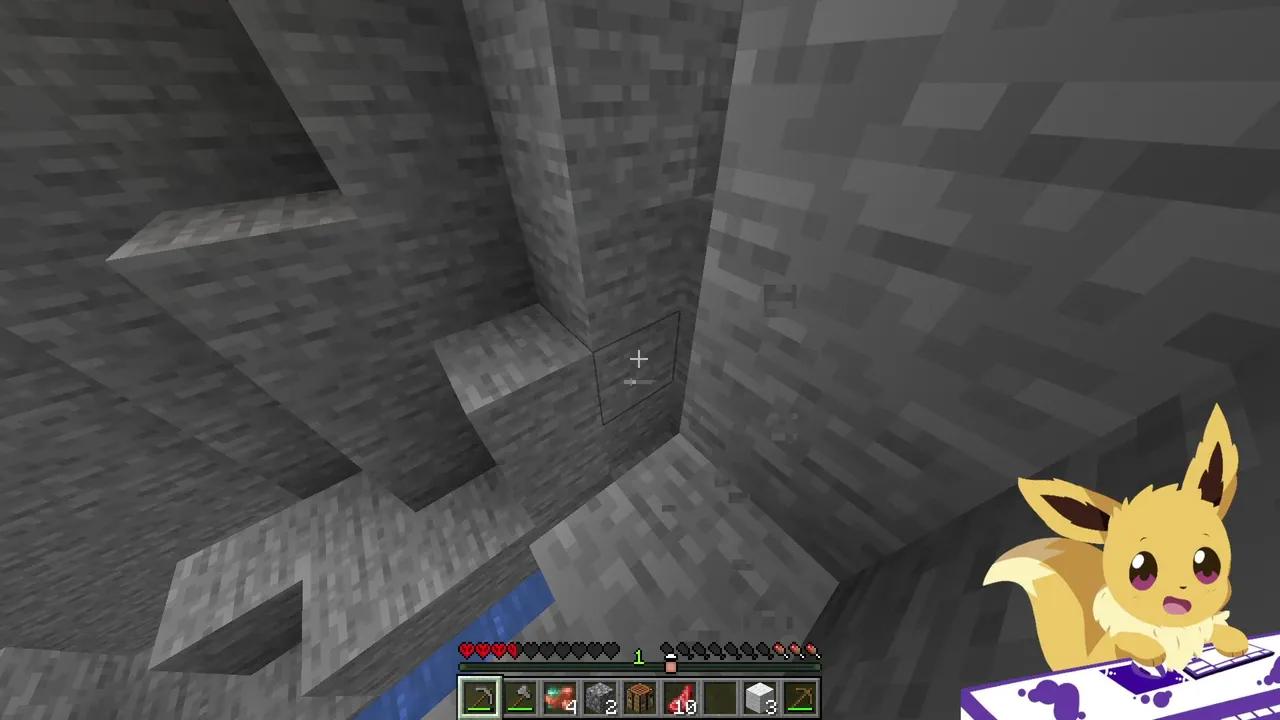Click the targeted stone block outline
Viewport: 1280px width, 720px height.
click(639, 370)
